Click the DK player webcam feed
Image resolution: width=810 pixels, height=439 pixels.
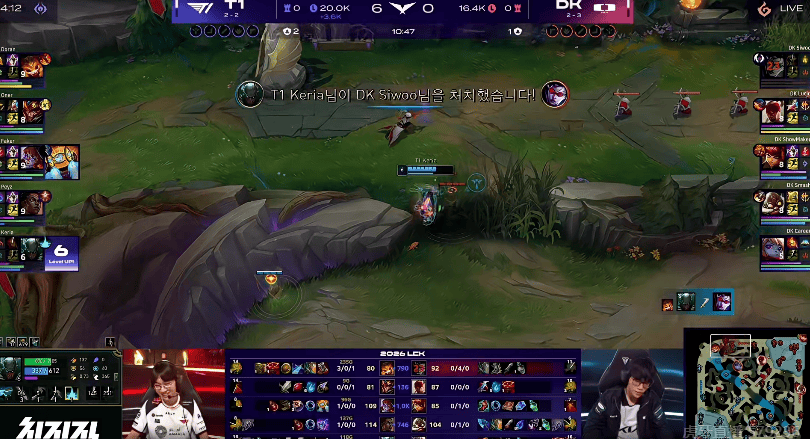[630, 393]
